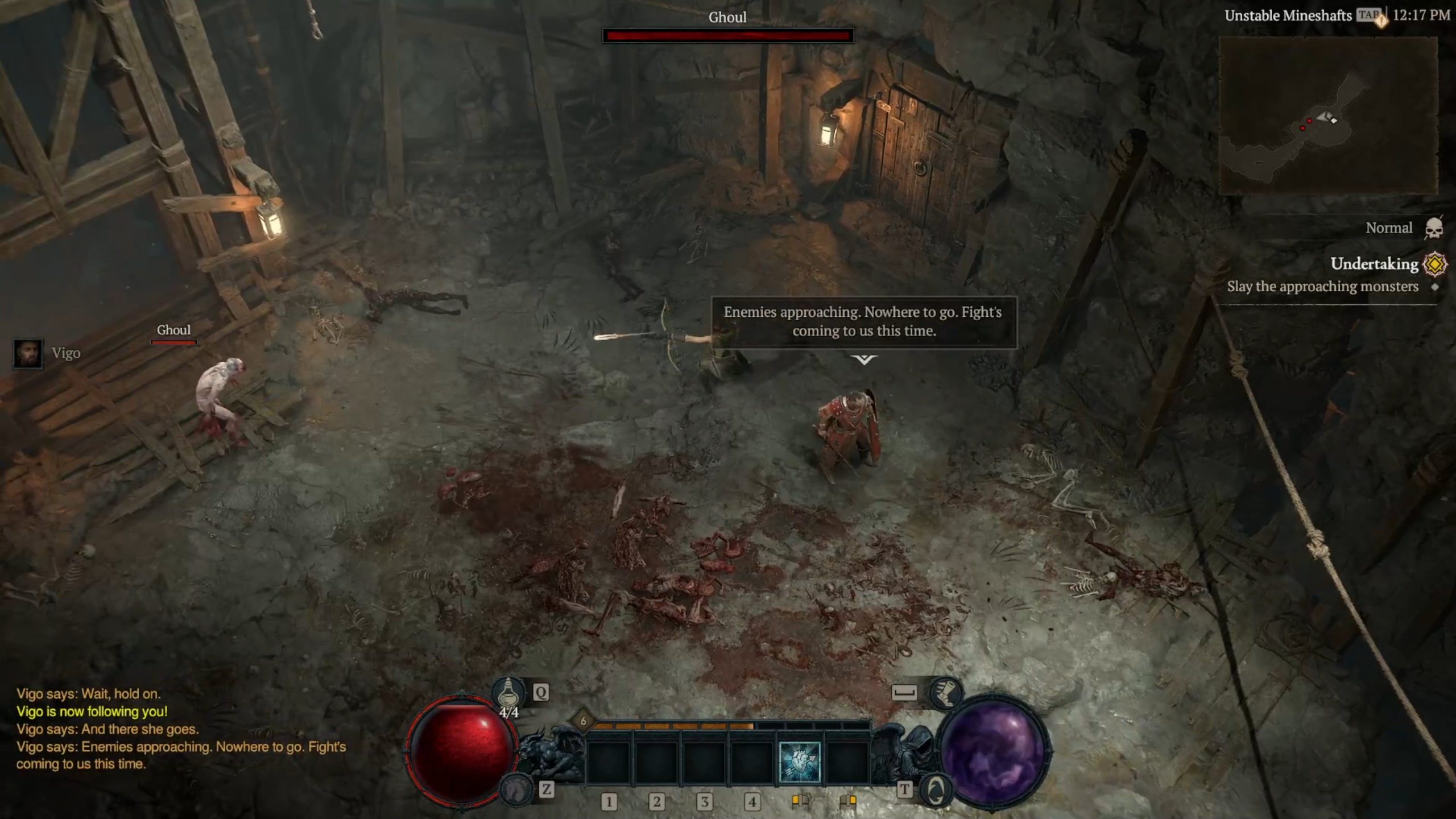1456x819 pixels.
Task: Open the chat log with Vigo's messages
Action: click(x=181, y=729)
